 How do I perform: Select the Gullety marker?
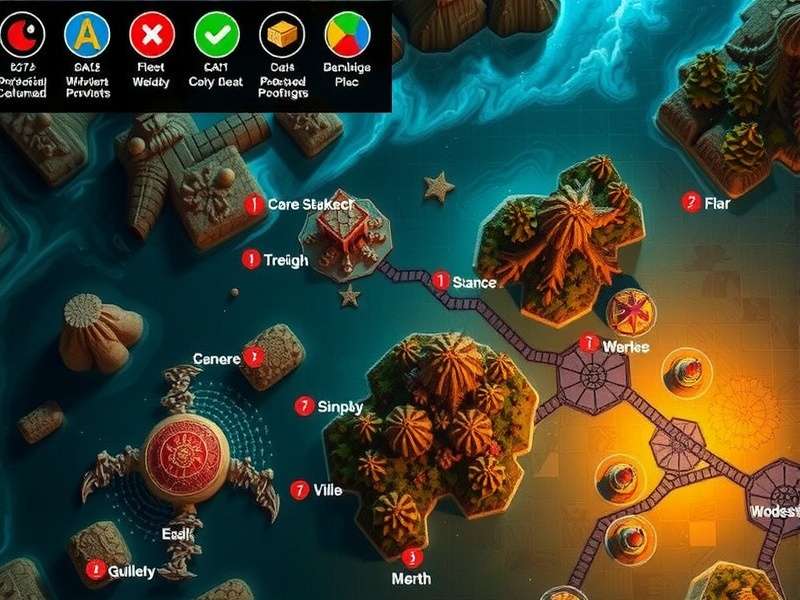pyautogui.click(x=96, y=569)
